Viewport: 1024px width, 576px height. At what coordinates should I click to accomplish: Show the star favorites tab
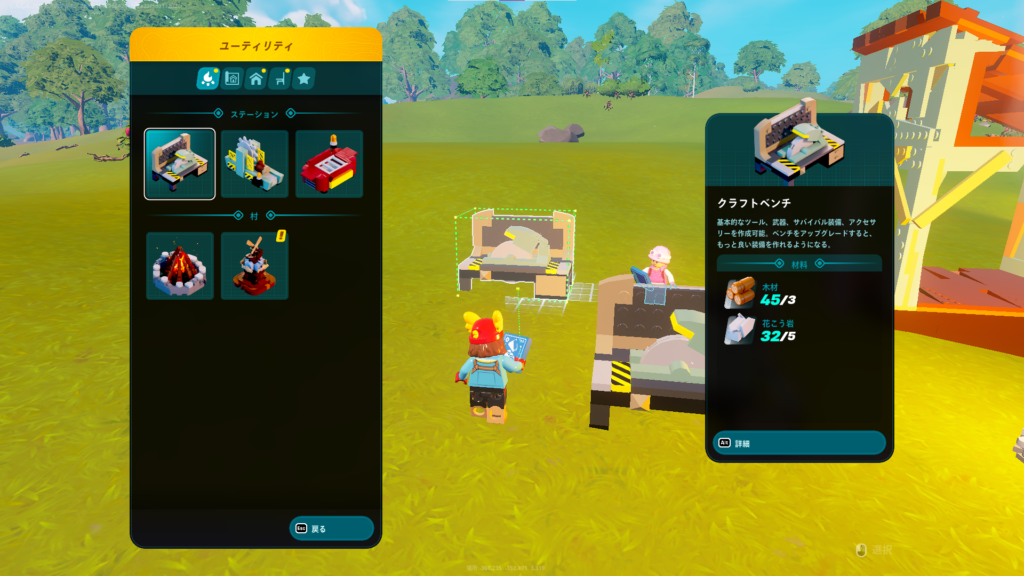pos(304,78)
